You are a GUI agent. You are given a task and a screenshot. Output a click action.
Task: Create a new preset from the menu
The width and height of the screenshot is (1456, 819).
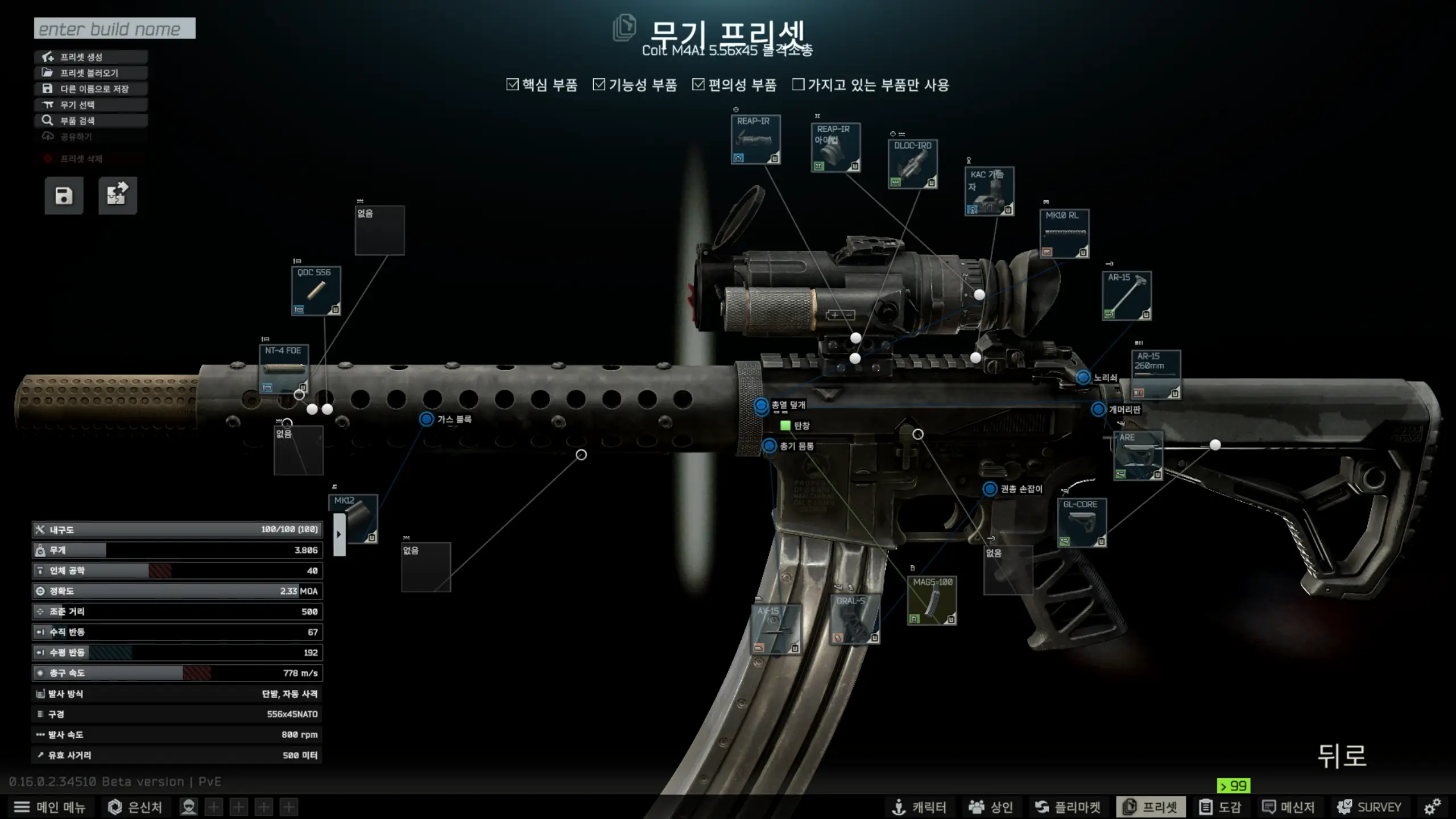(91, 57)
